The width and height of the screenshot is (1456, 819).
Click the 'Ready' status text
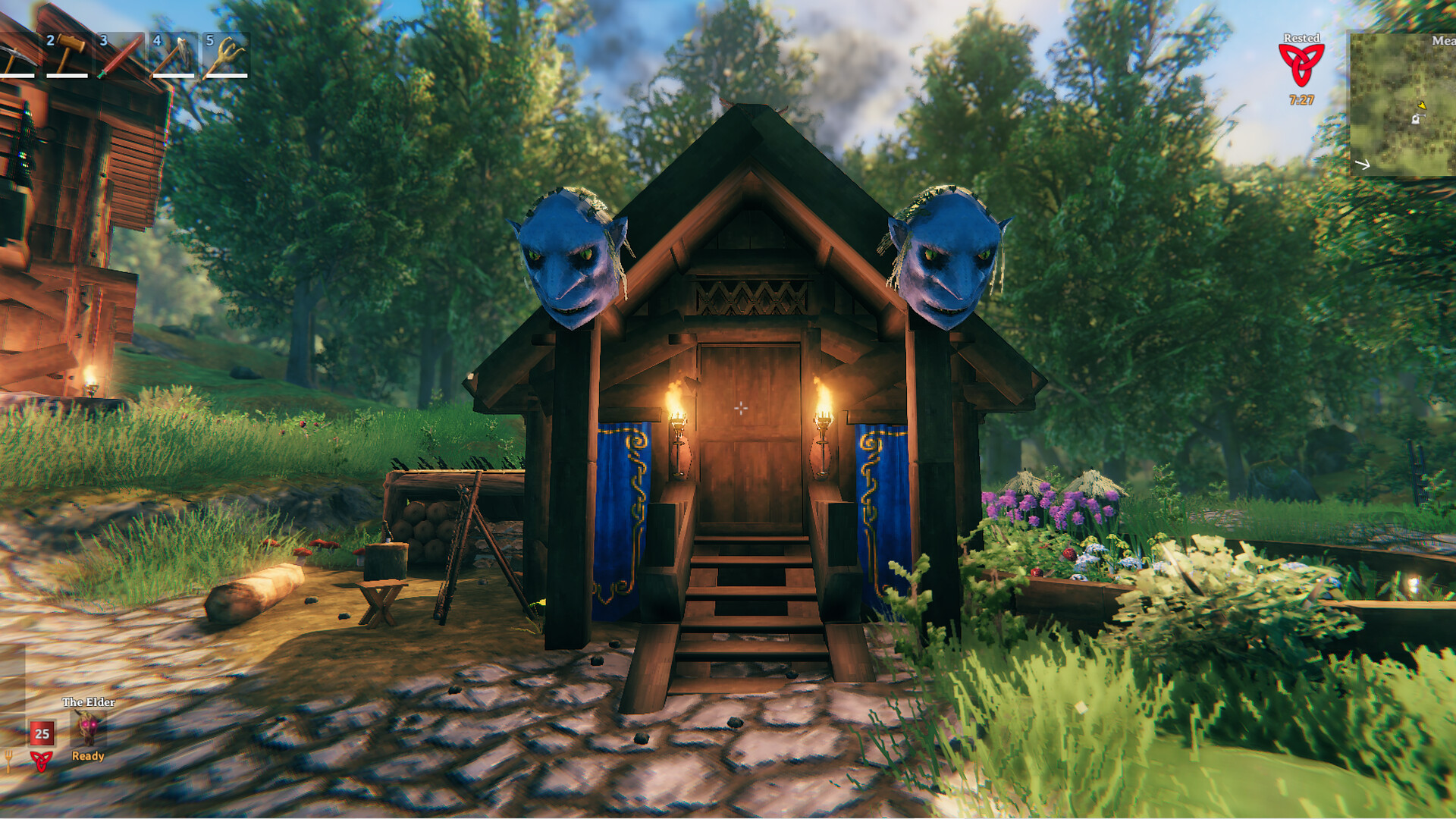[88, 757]
